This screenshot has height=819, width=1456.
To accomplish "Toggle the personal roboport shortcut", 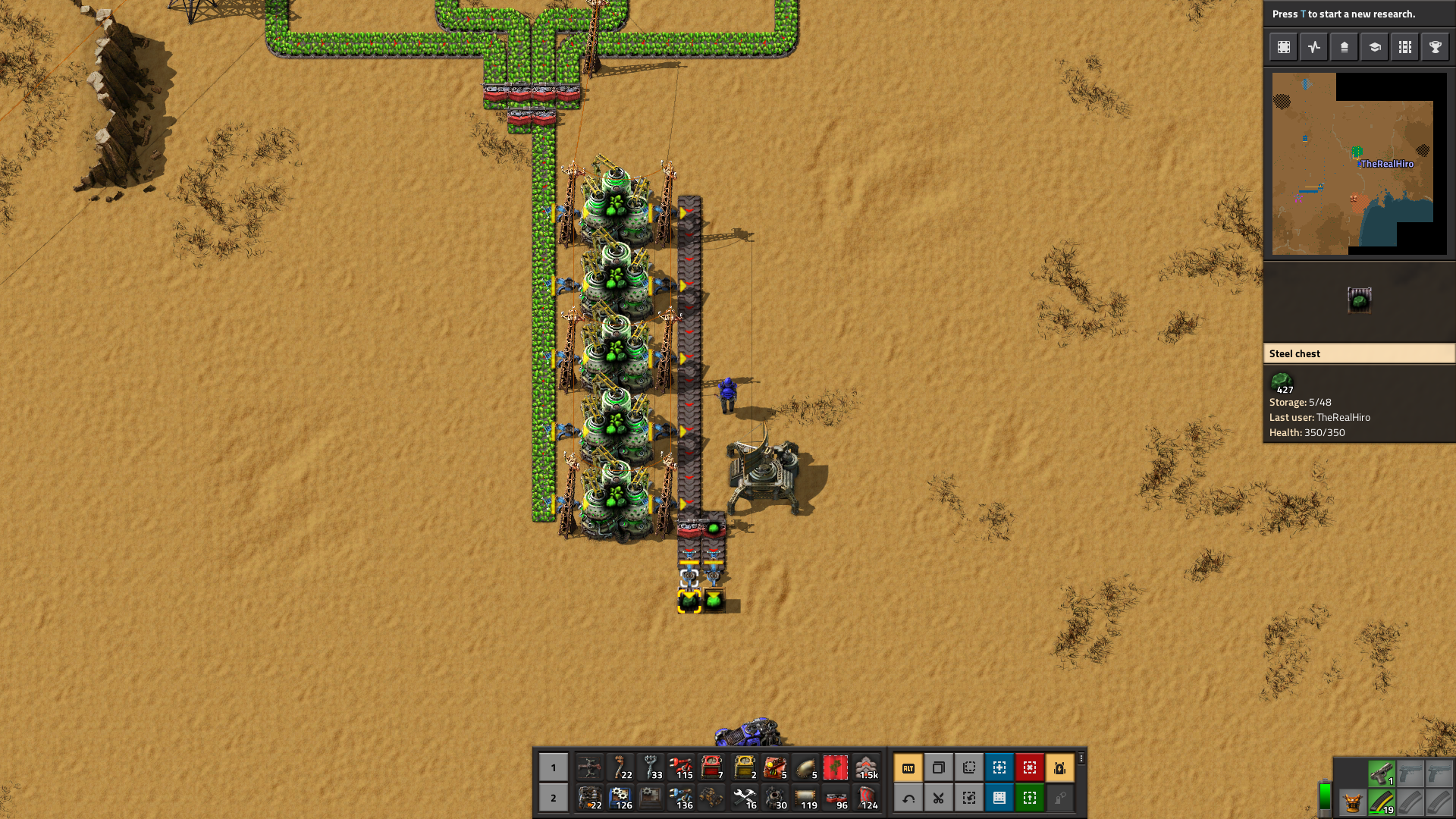I will click(1059, 767).
